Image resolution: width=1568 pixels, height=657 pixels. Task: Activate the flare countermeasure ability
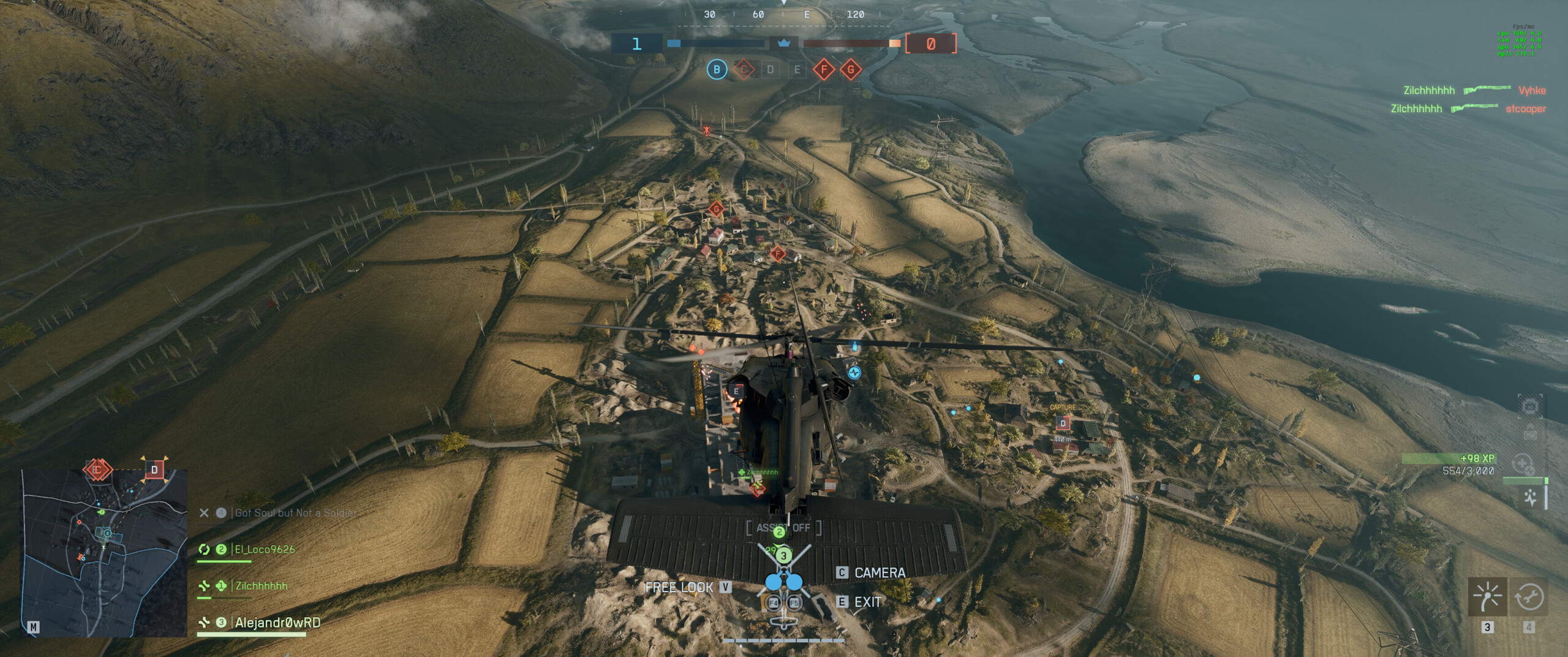point(1488,596)
